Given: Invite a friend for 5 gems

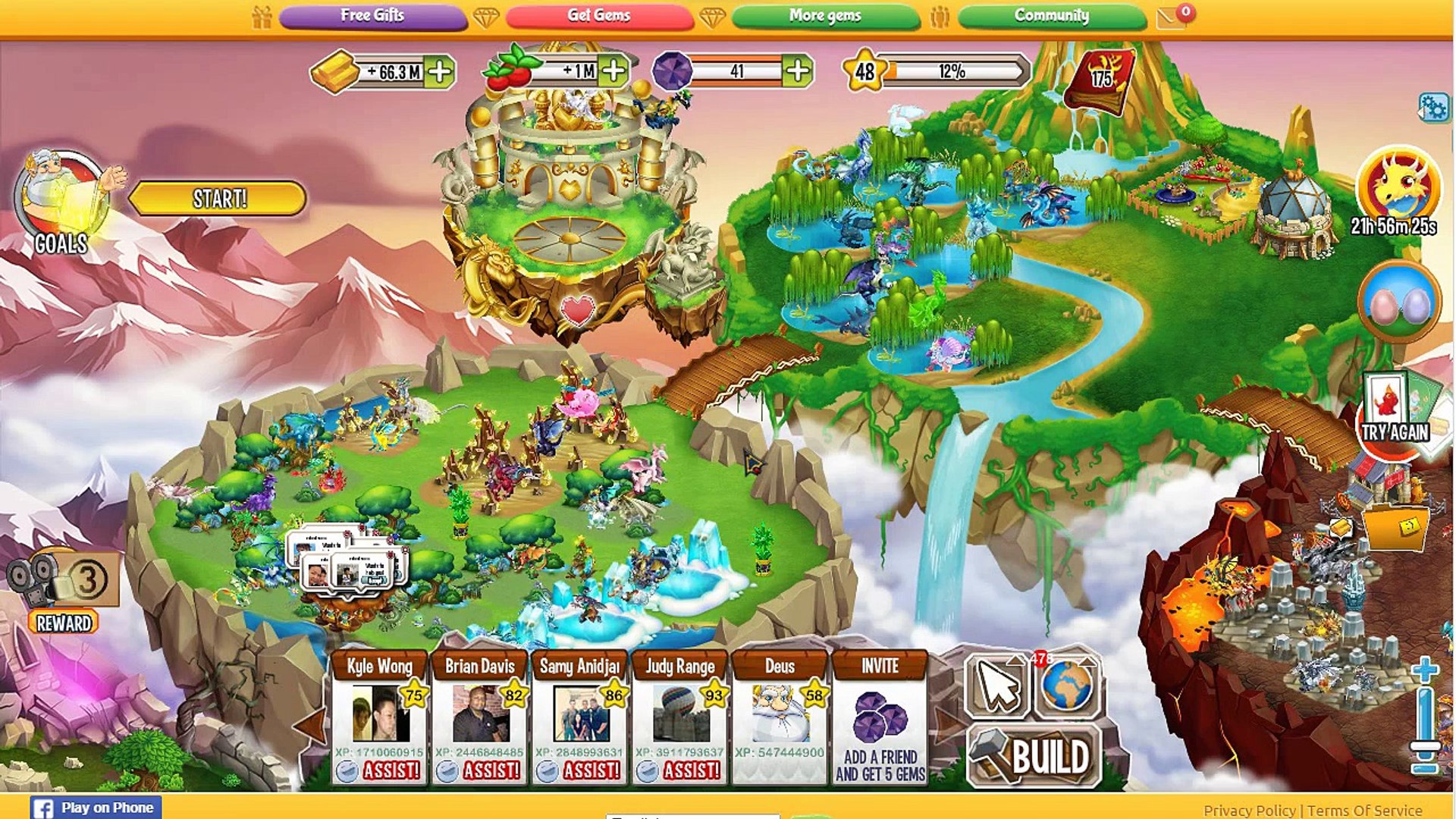Looking at the screenshot, I should (880, 728).
